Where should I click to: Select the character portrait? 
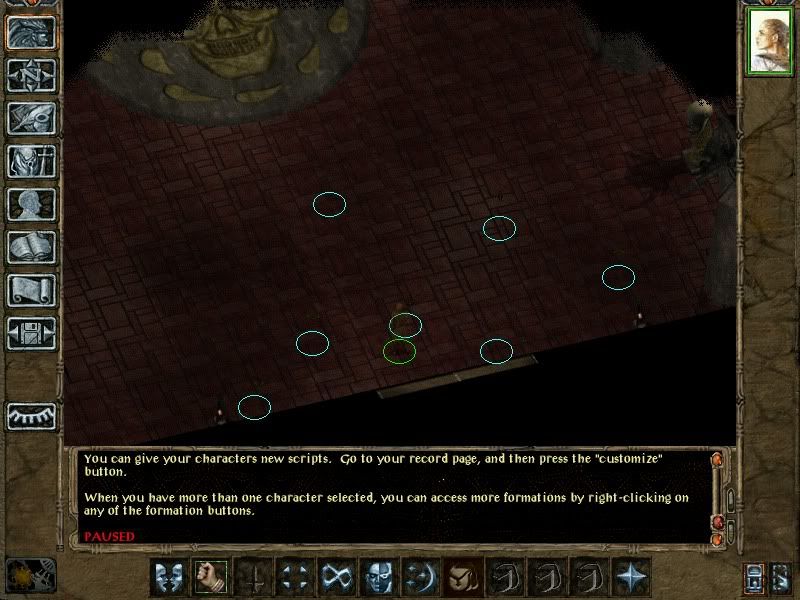tap(769, 44)
